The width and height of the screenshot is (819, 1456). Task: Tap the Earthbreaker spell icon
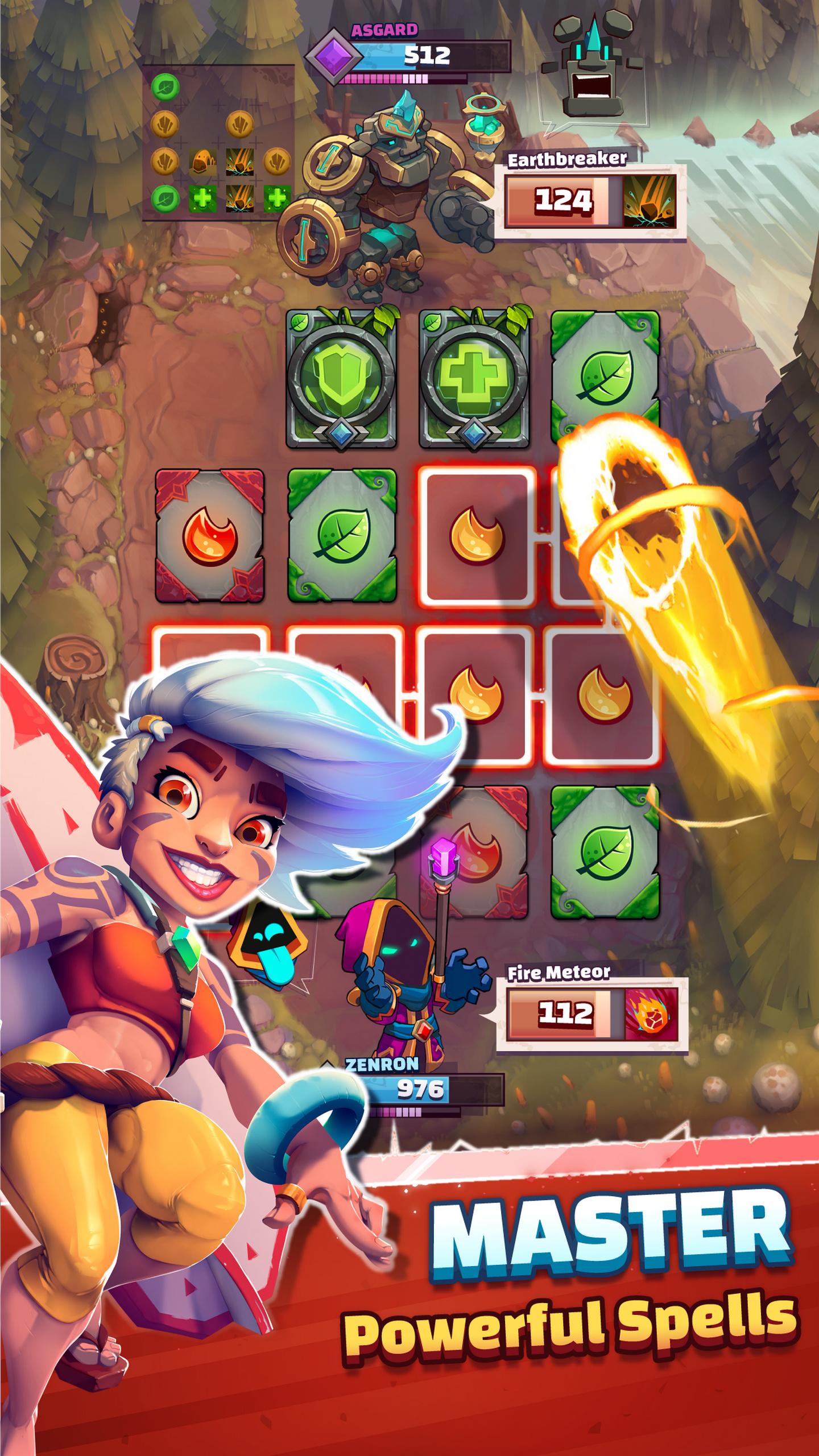point(651,202)
